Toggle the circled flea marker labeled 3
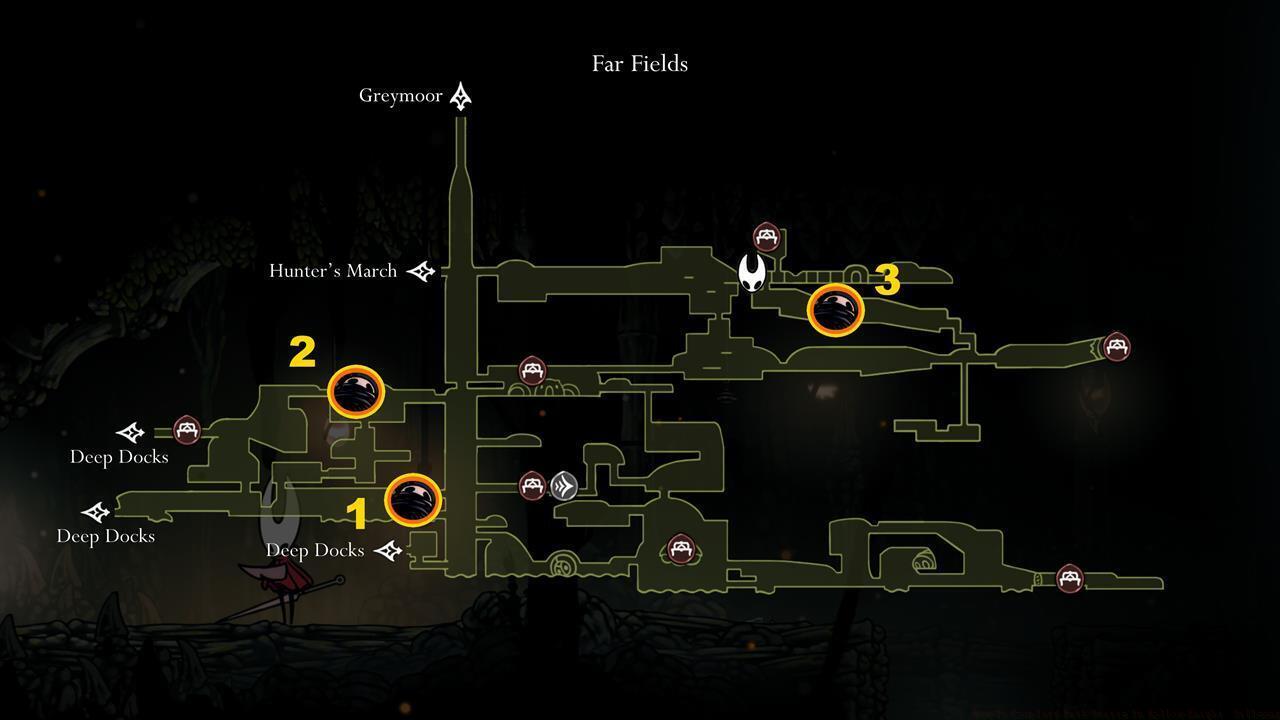The image size is (1280, 720). 836,311
